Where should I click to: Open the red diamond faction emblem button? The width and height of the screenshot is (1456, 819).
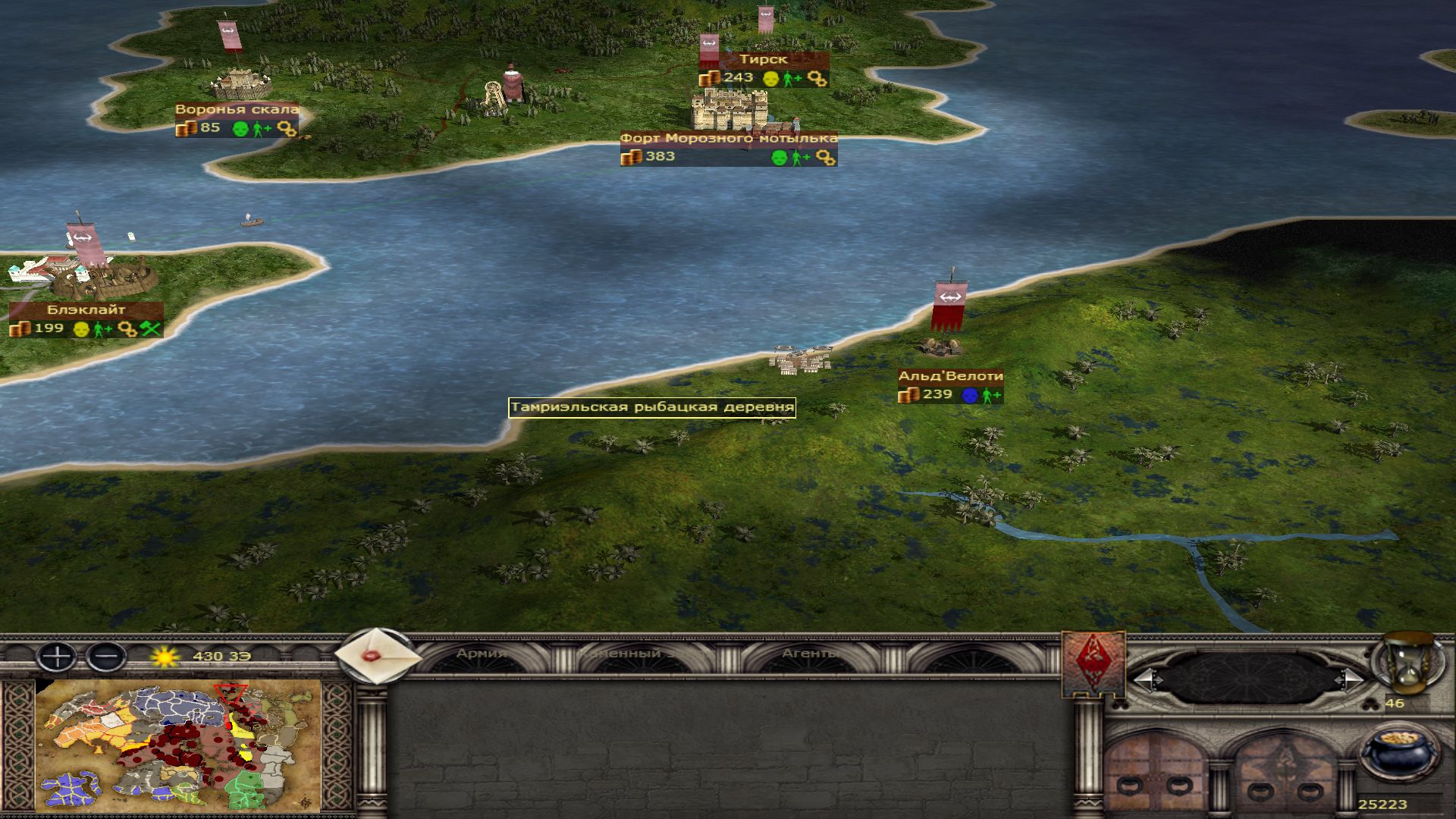pyautogui.click(x=1093, y=664)
